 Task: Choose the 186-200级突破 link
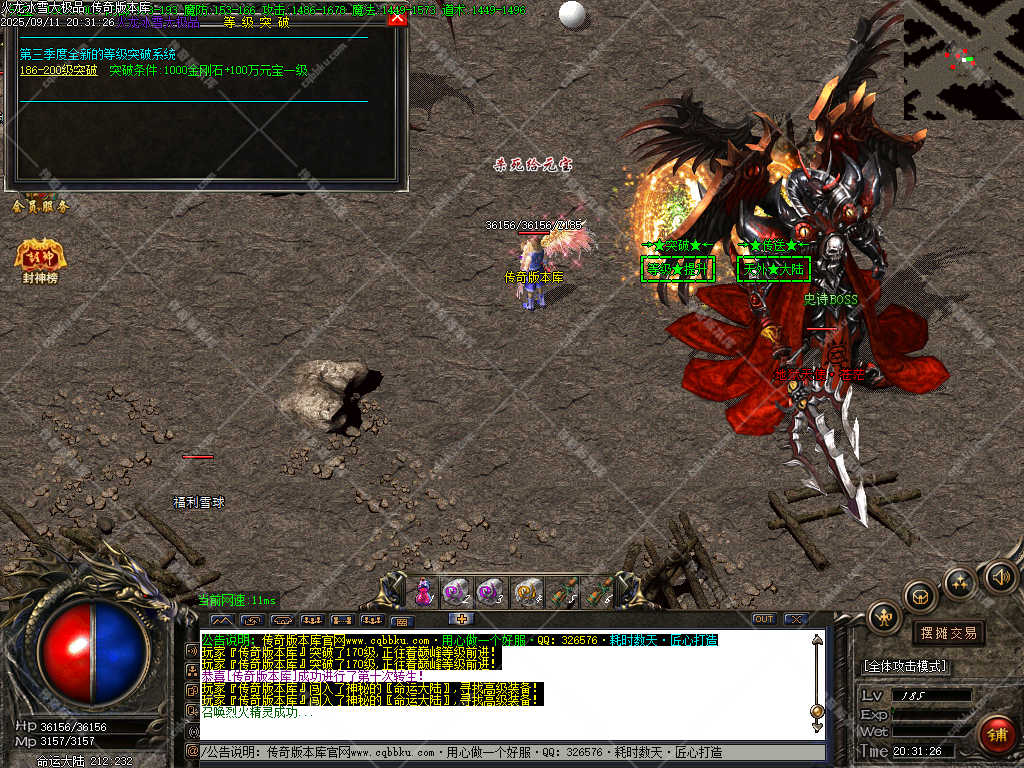(x=59, y=71)
